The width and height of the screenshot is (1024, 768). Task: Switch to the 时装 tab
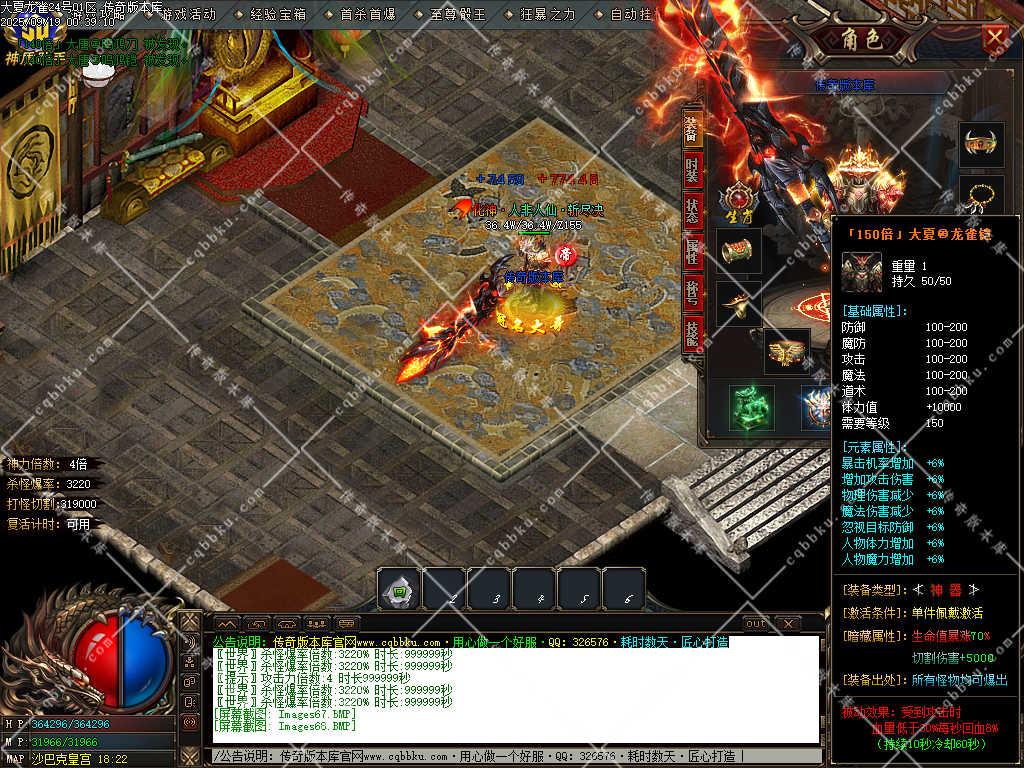click(x=692, y=170)
